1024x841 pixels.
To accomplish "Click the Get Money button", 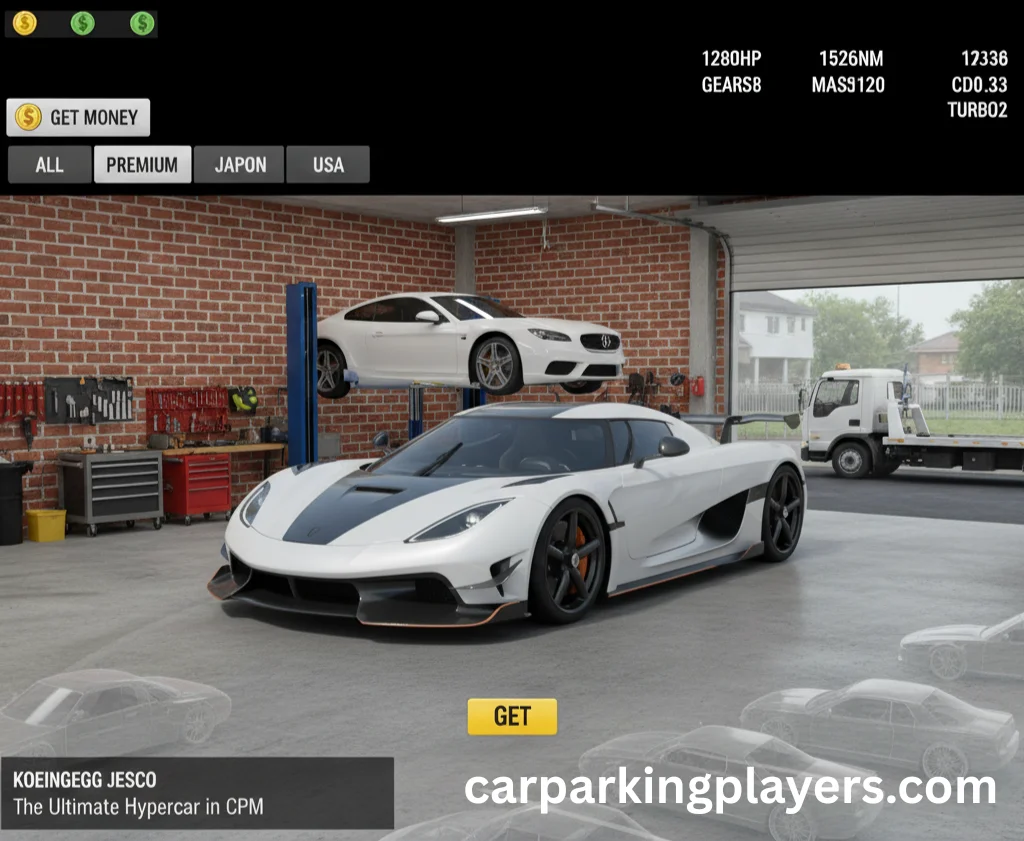I will 78,117.
